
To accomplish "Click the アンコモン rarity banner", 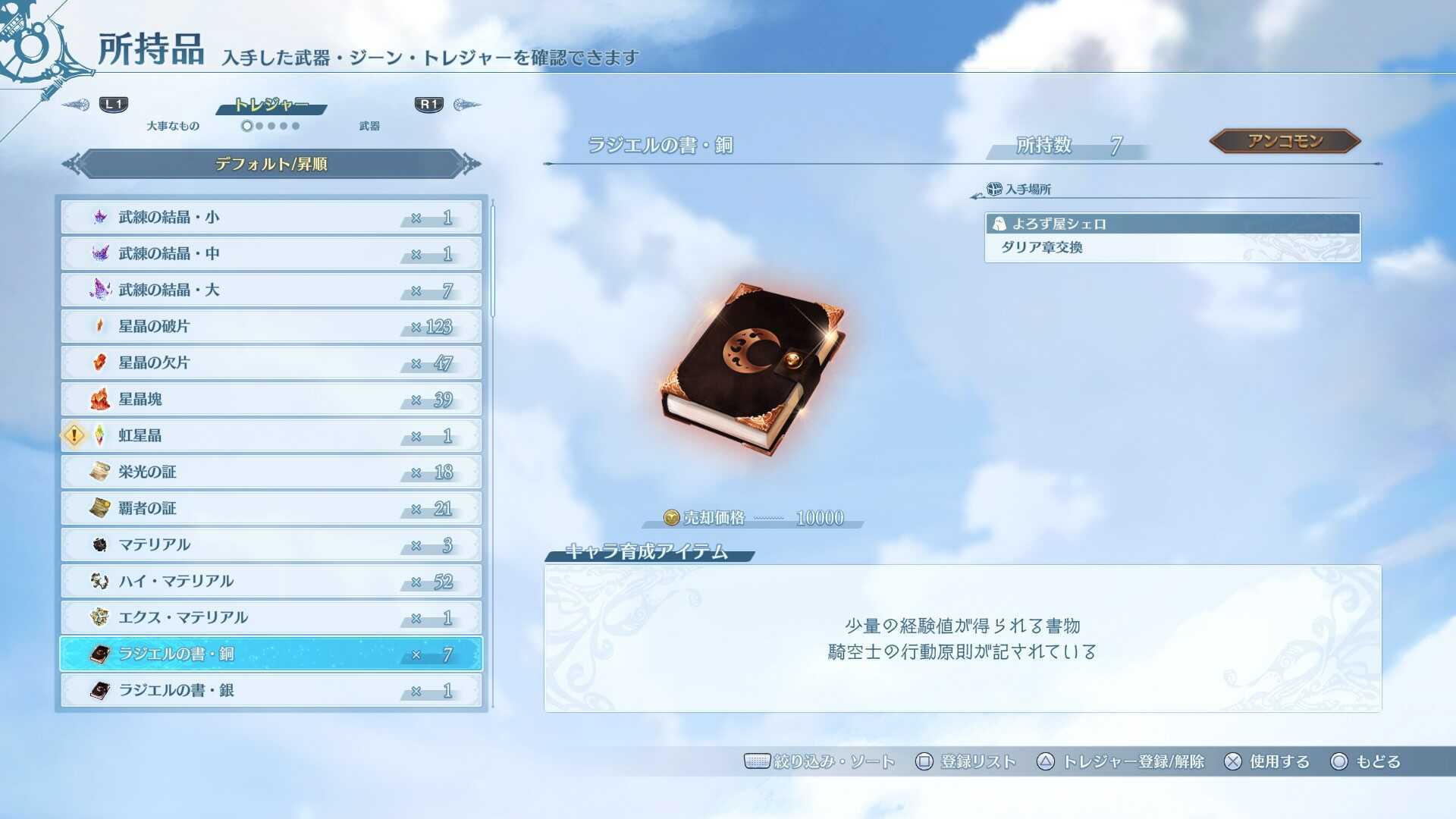I will point(1287,140).
